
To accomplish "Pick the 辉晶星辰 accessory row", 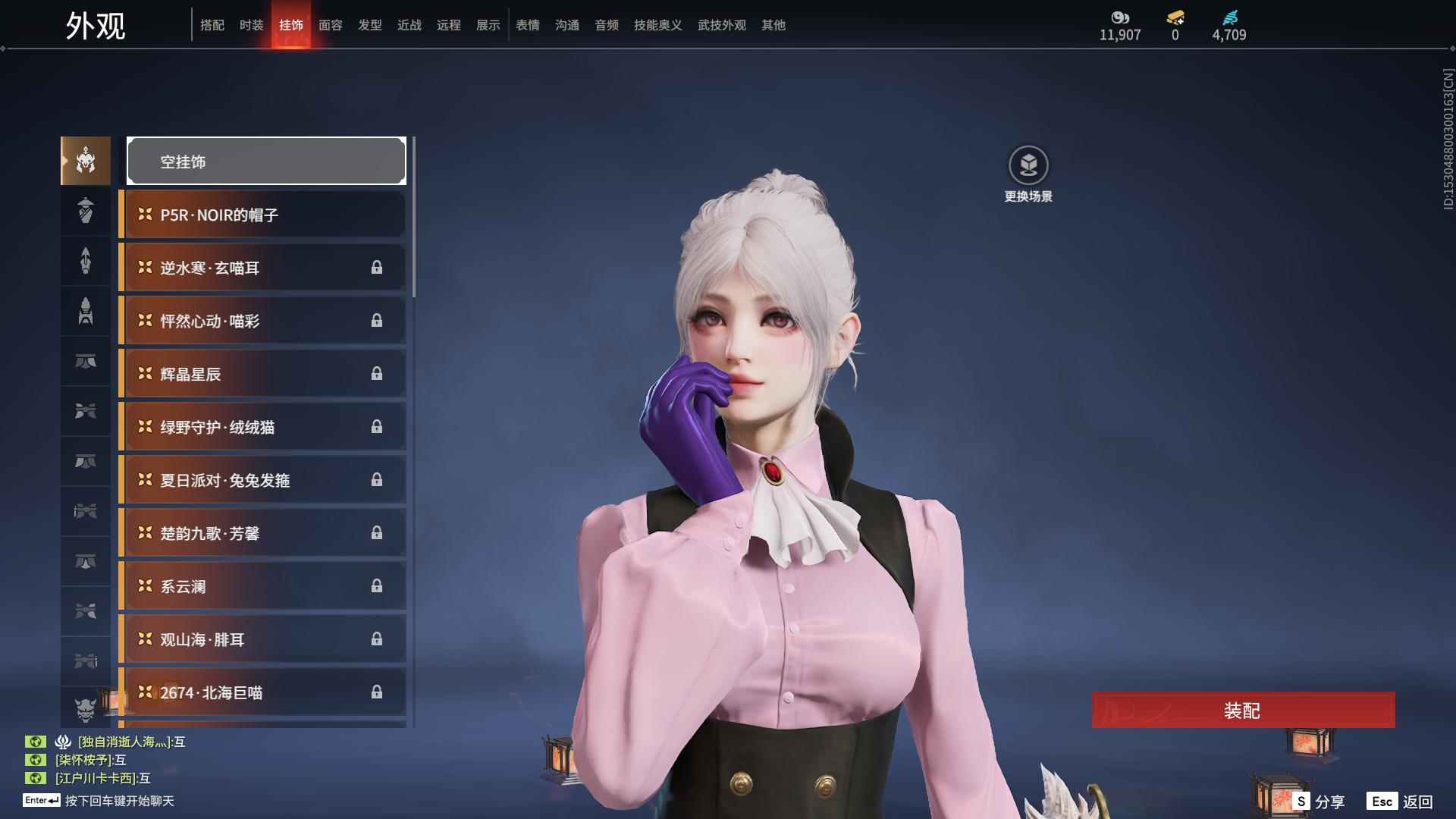I will pos(262,374).
